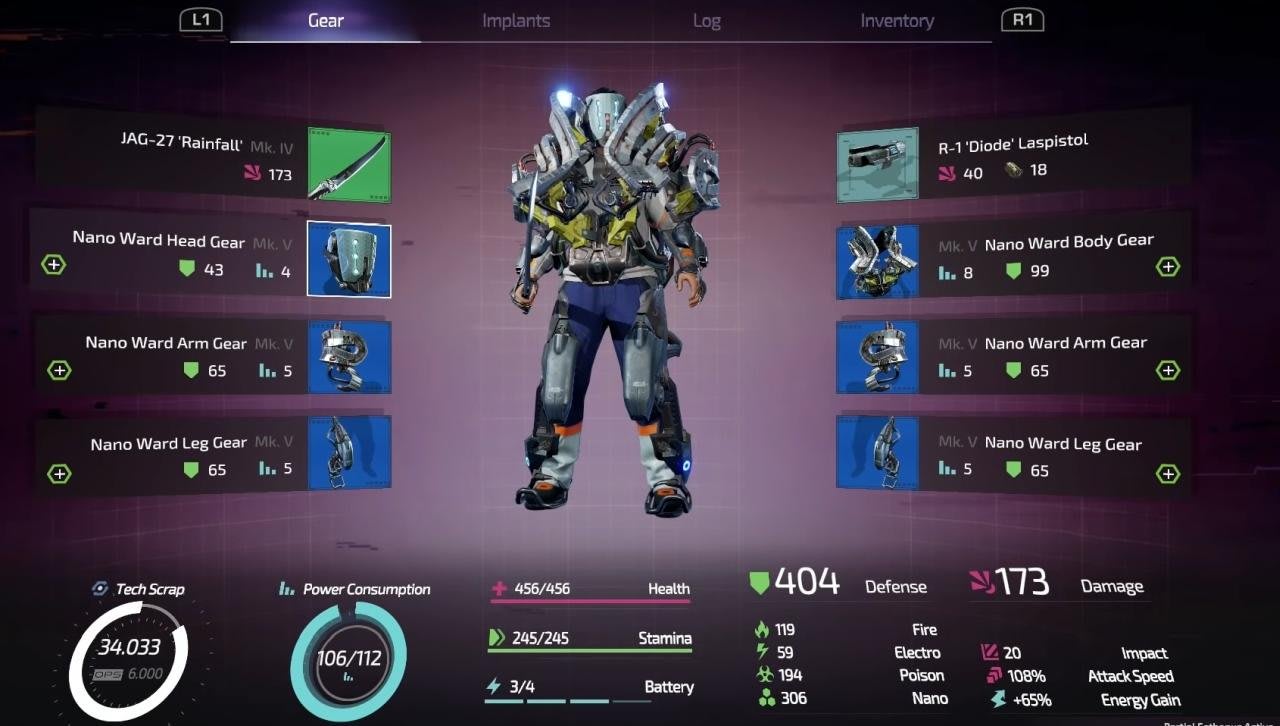Click the green plus beside Body Gear
Image resolution: width=1280 pixels, height=726 pixels.
1167,267
